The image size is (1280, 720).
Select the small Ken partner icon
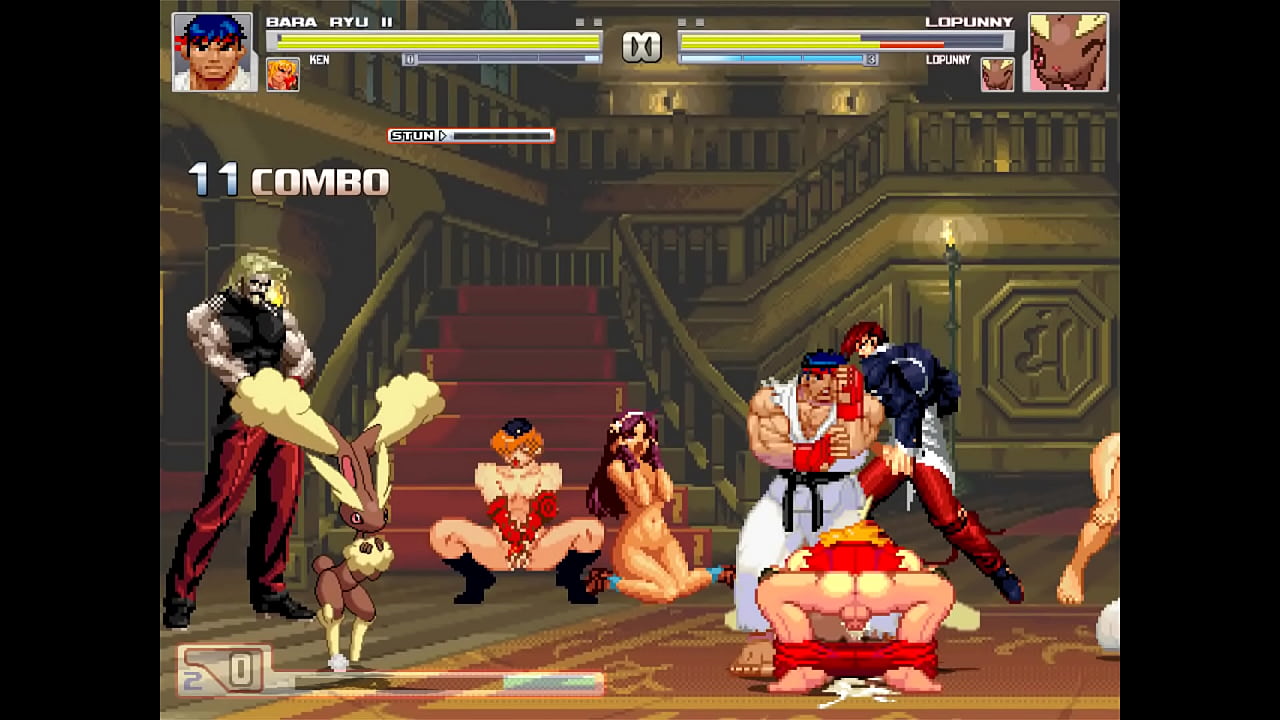(x=283, y=75)
